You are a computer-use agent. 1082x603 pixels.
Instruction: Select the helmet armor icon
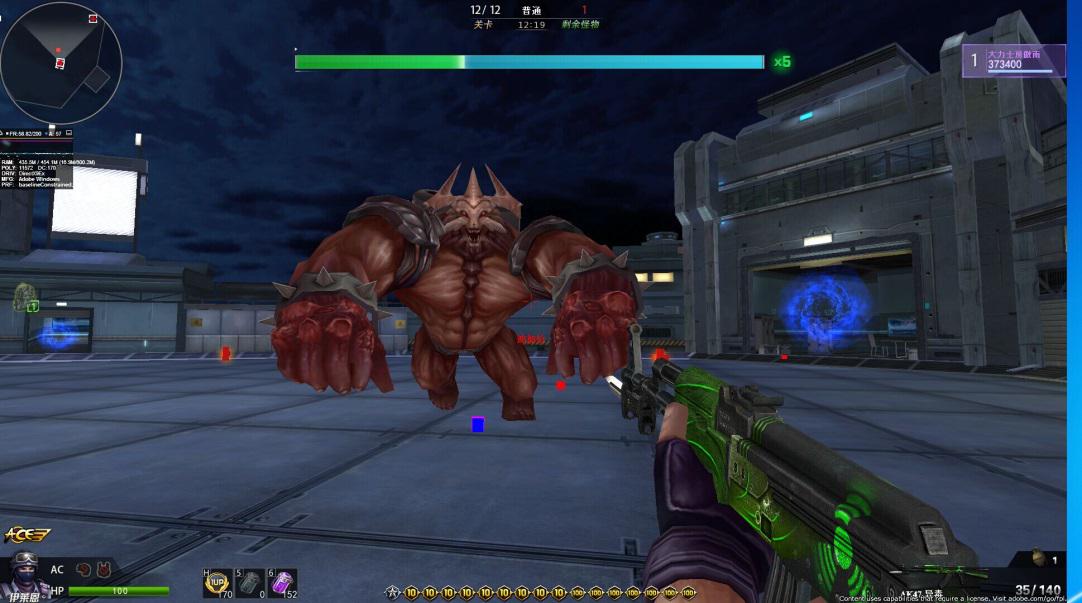click(x=84, y=569)
